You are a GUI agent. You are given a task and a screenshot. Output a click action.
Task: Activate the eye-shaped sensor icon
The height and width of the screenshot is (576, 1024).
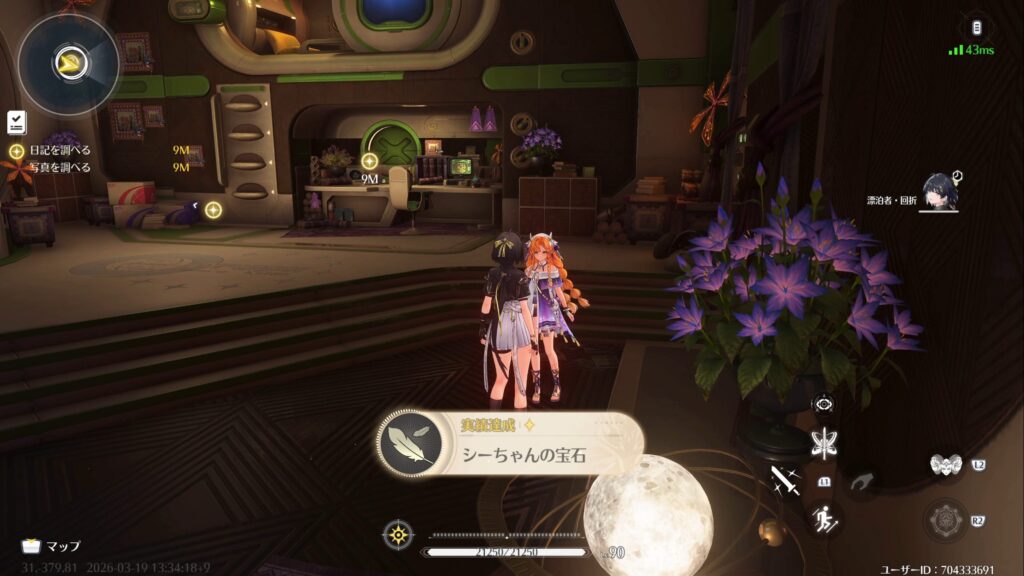click(x=825, y=404)
